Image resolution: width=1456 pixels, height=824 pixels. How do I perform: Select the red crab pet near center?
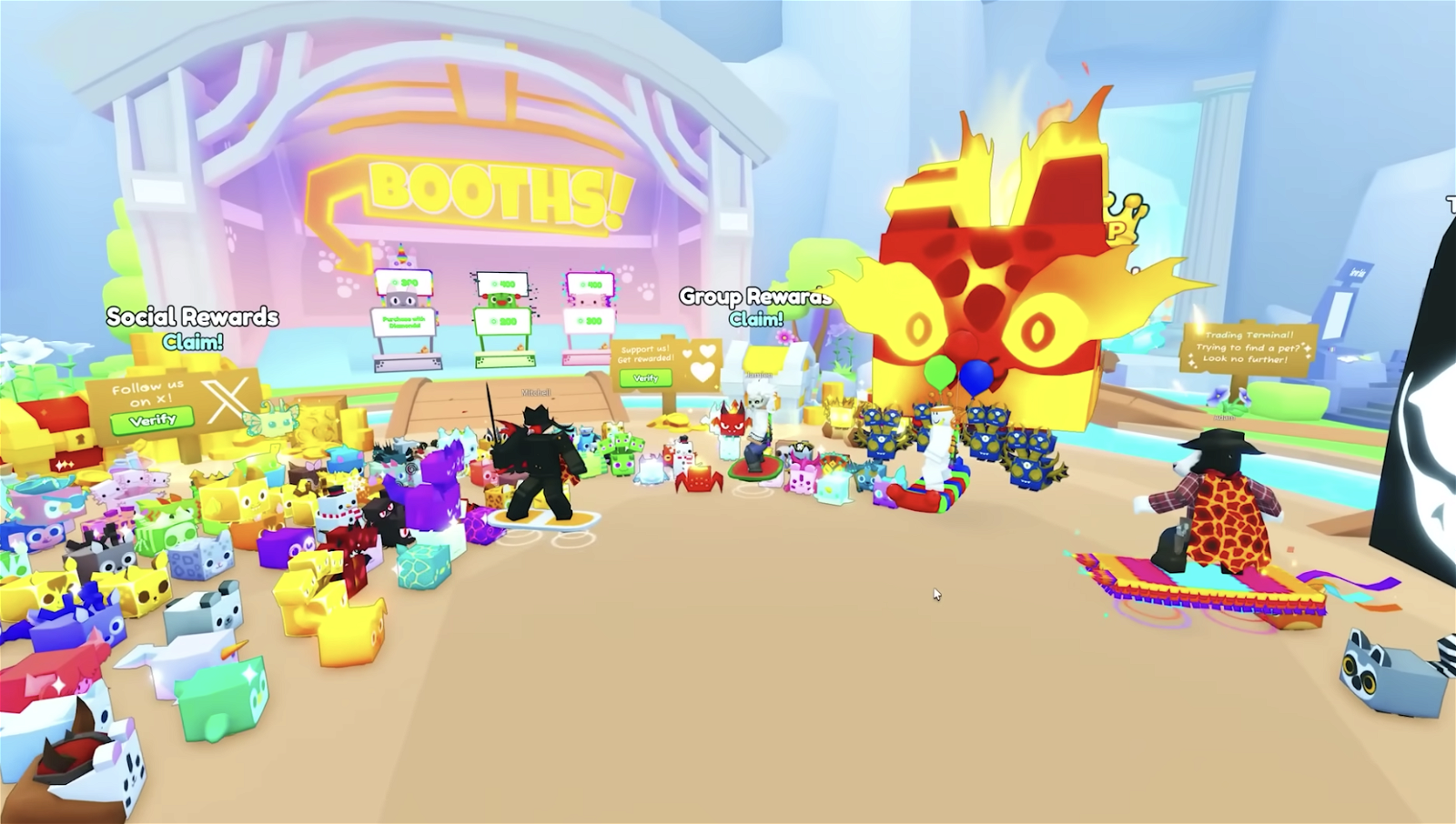pyautogui.click(x=697, y=482)
